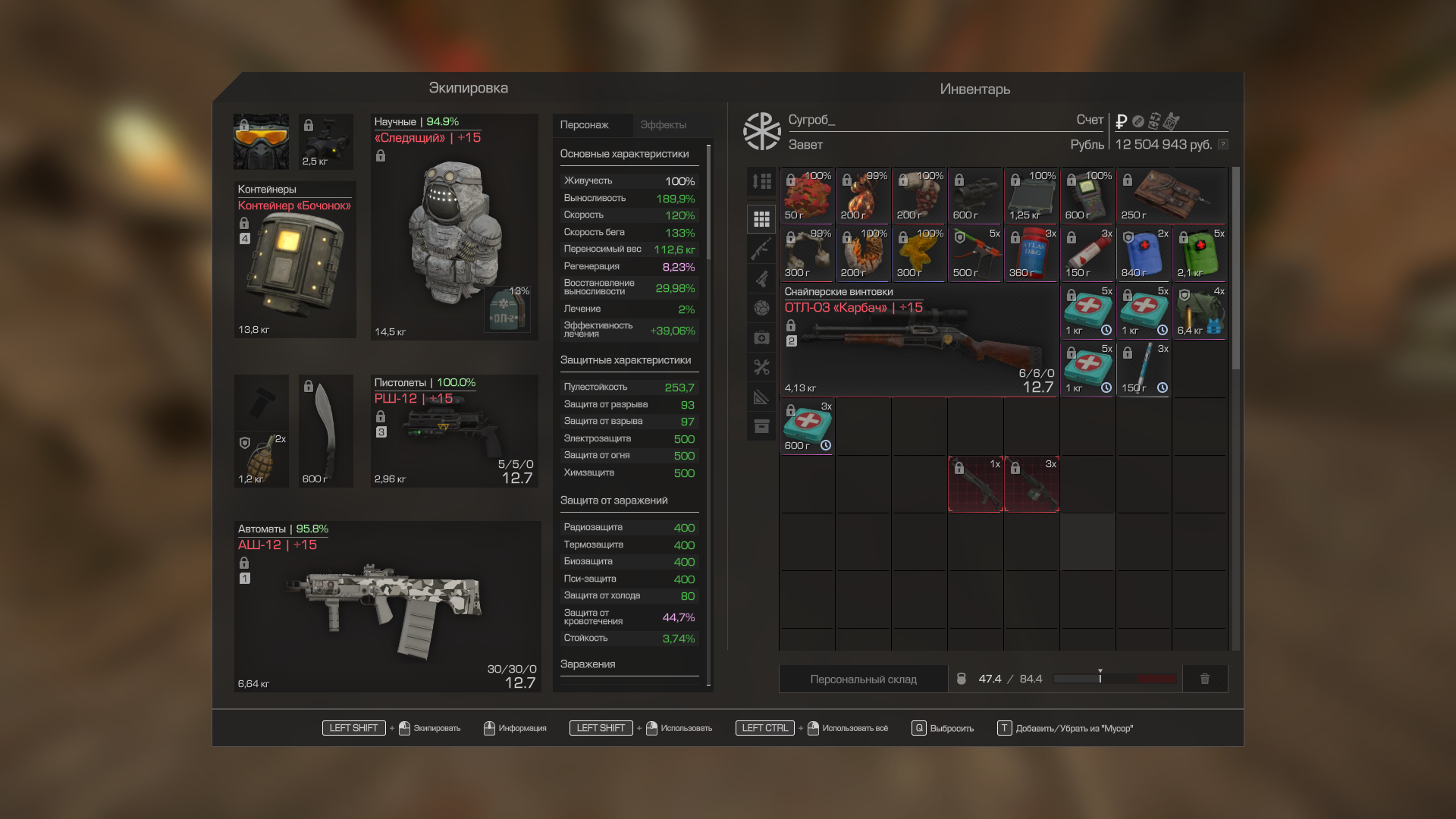This screenshot has width=1456, height=819.
Task: Select the blue medkit item 840 г
Action: [x=1144, y=254]
